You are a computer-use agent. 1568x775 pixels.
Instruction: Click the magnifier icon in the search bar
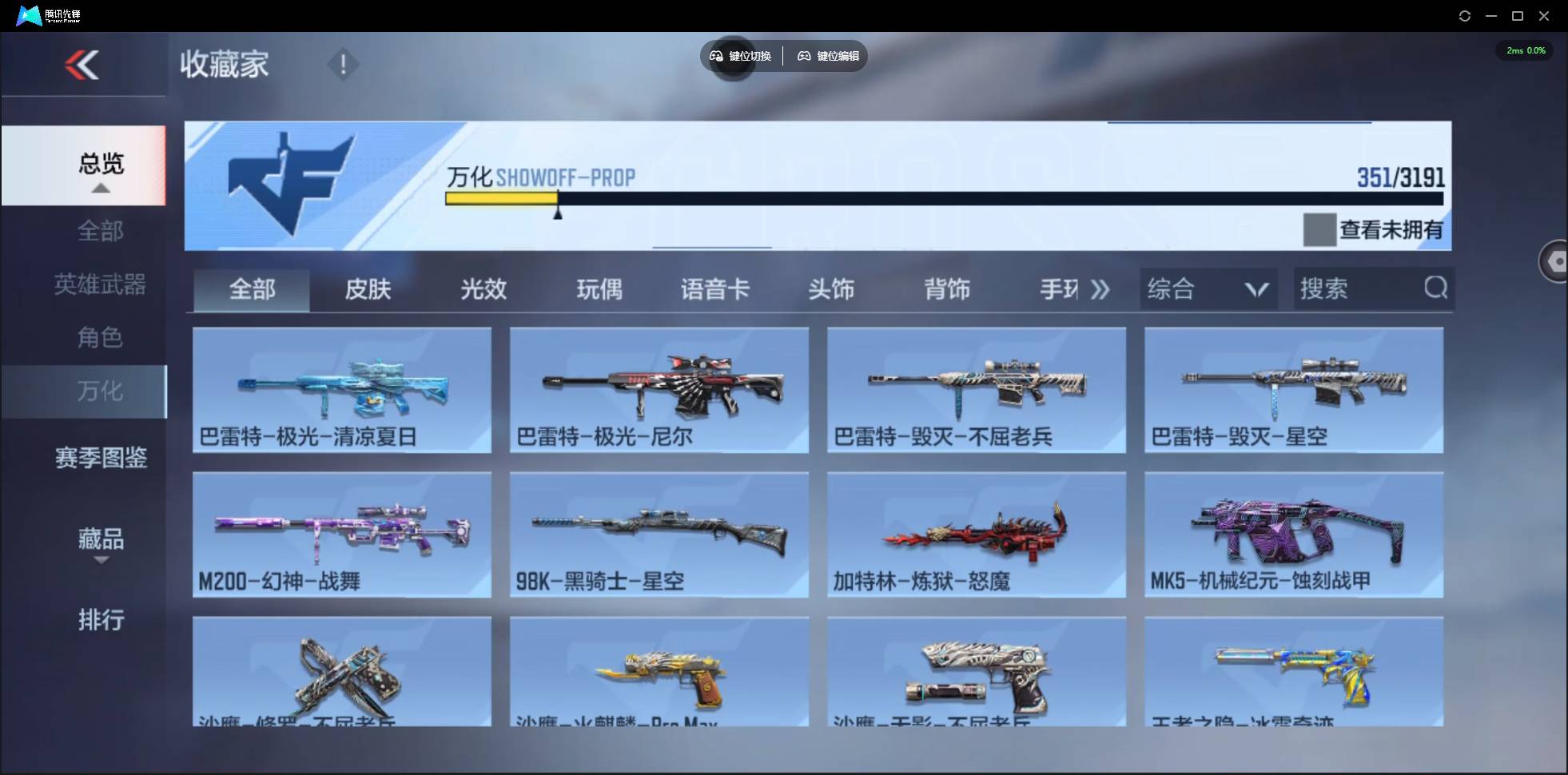[1435, 288]
